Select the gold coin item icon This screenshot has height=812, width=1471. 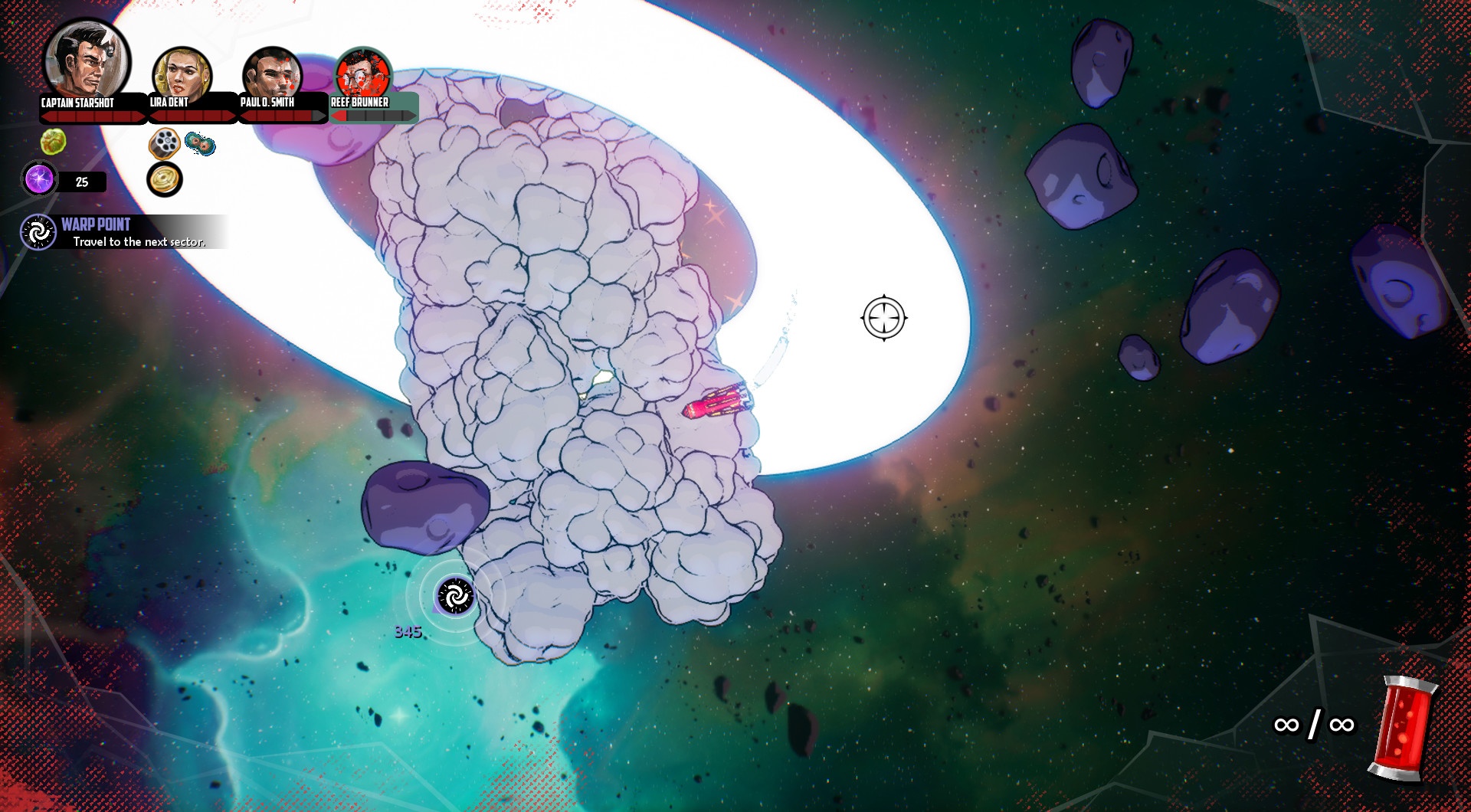click(165, 179)
